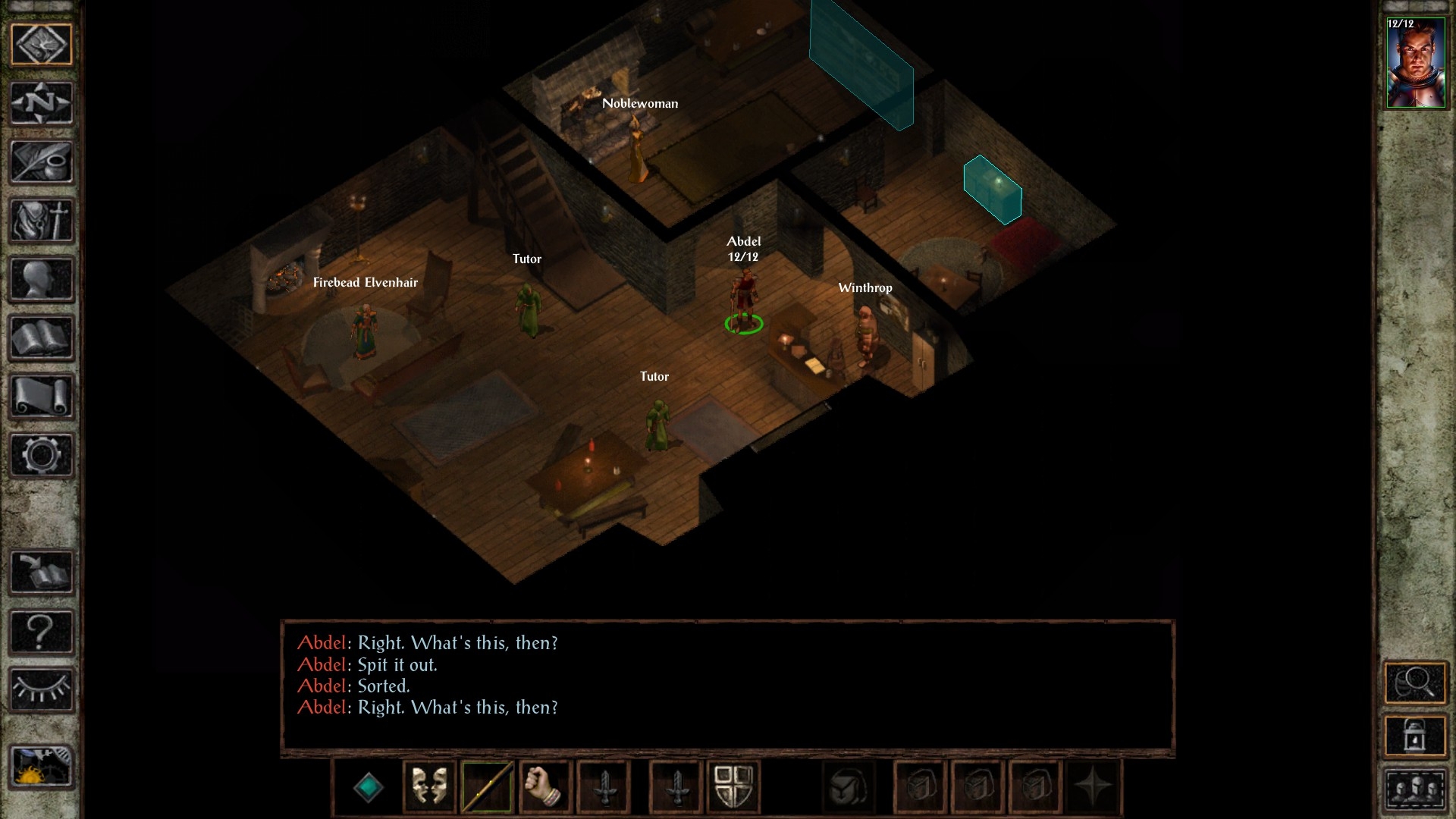Select the fist unarmed attack slot
This screenshot has width=1456, height=819.
[544, 787]
